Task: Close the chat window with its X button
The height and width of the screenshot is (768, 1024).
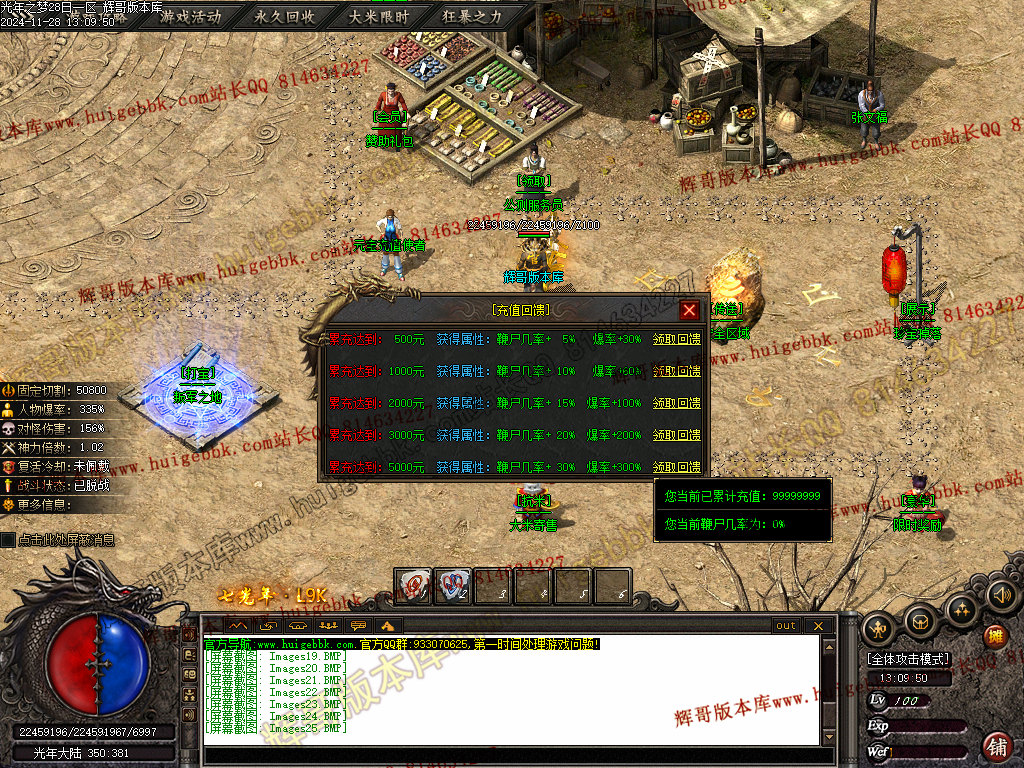Action: [818, 626]
